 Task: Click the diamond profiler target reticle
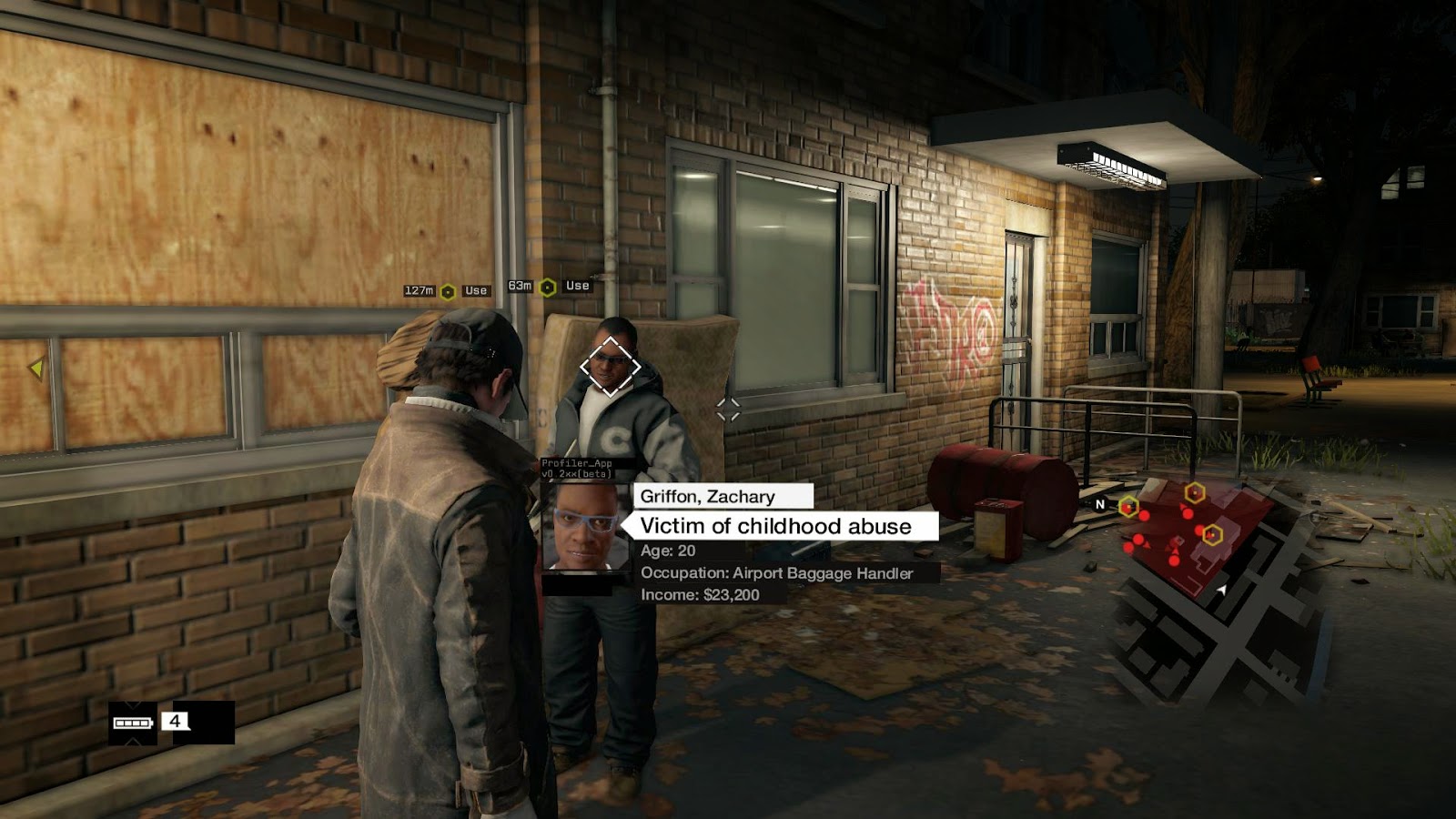[x=610, y=367]
